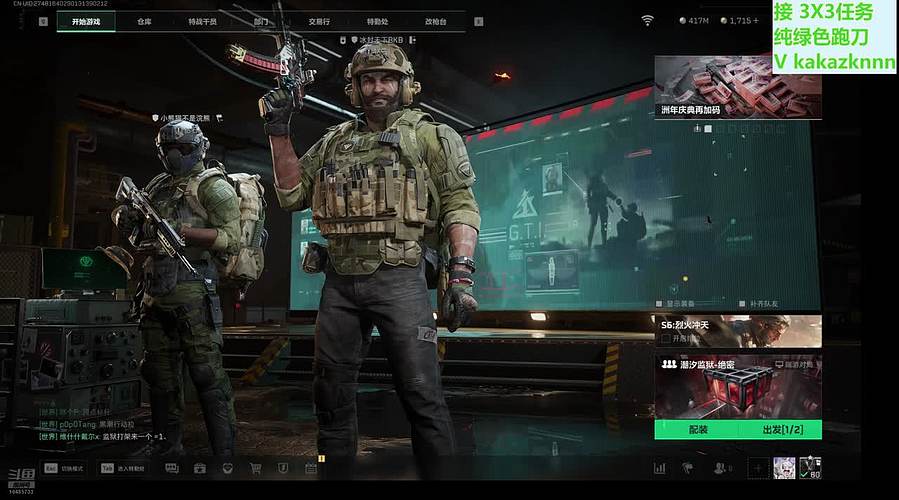The width and height of the screenshot is (899, 500).
Task: Select the 潮汐监狱-绝密 map card
Action: [738, 386]
